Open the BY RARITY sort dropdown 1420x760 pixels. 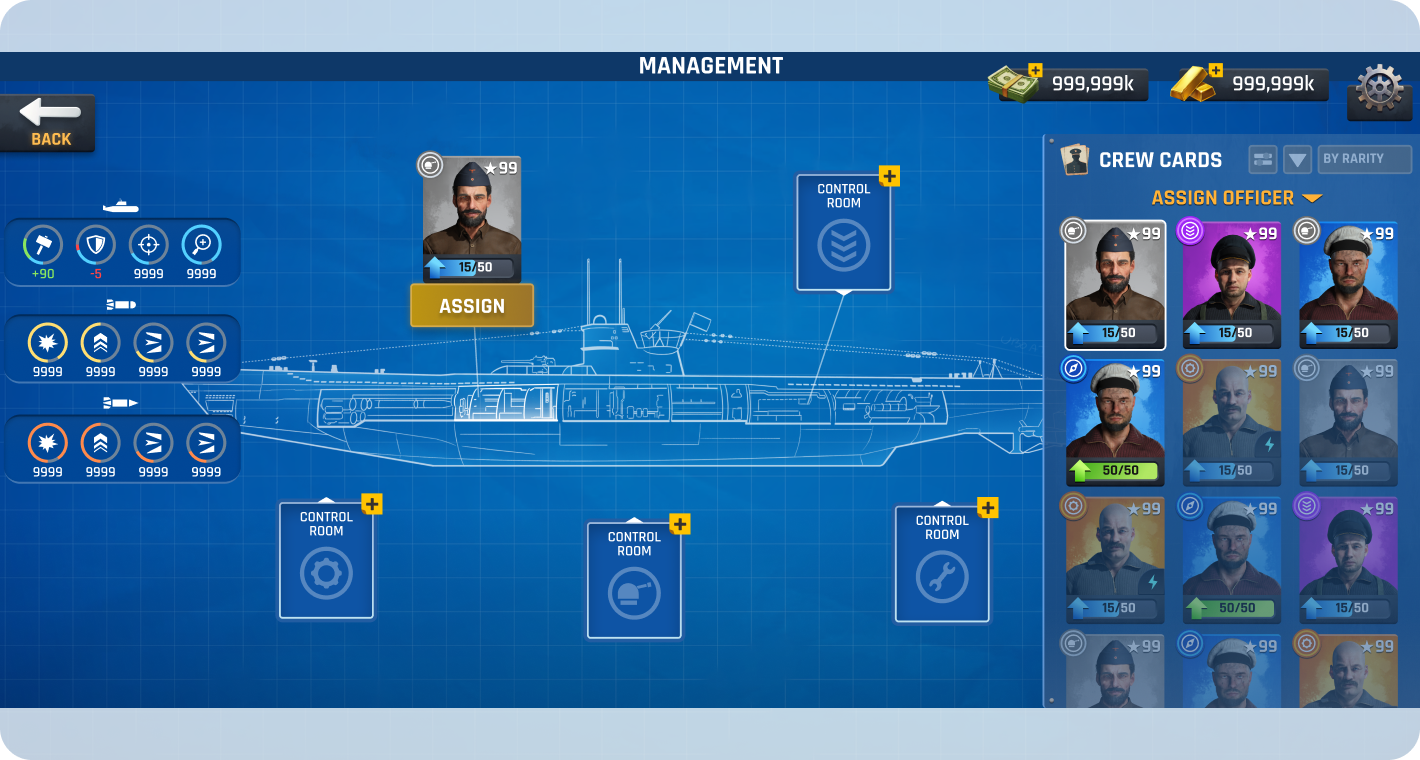1364,159
